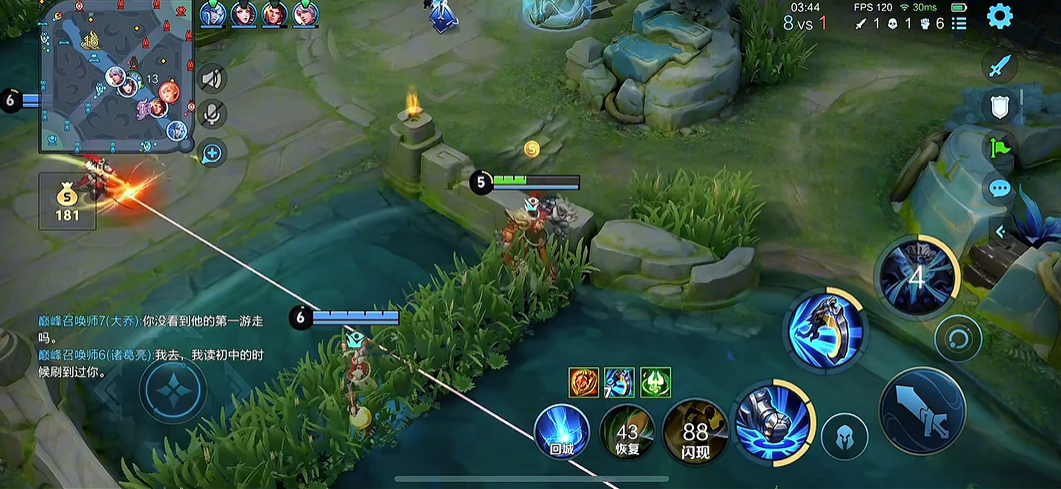
Task: Tap the crossed-sword basic attack button
Action: click(921, 410)
